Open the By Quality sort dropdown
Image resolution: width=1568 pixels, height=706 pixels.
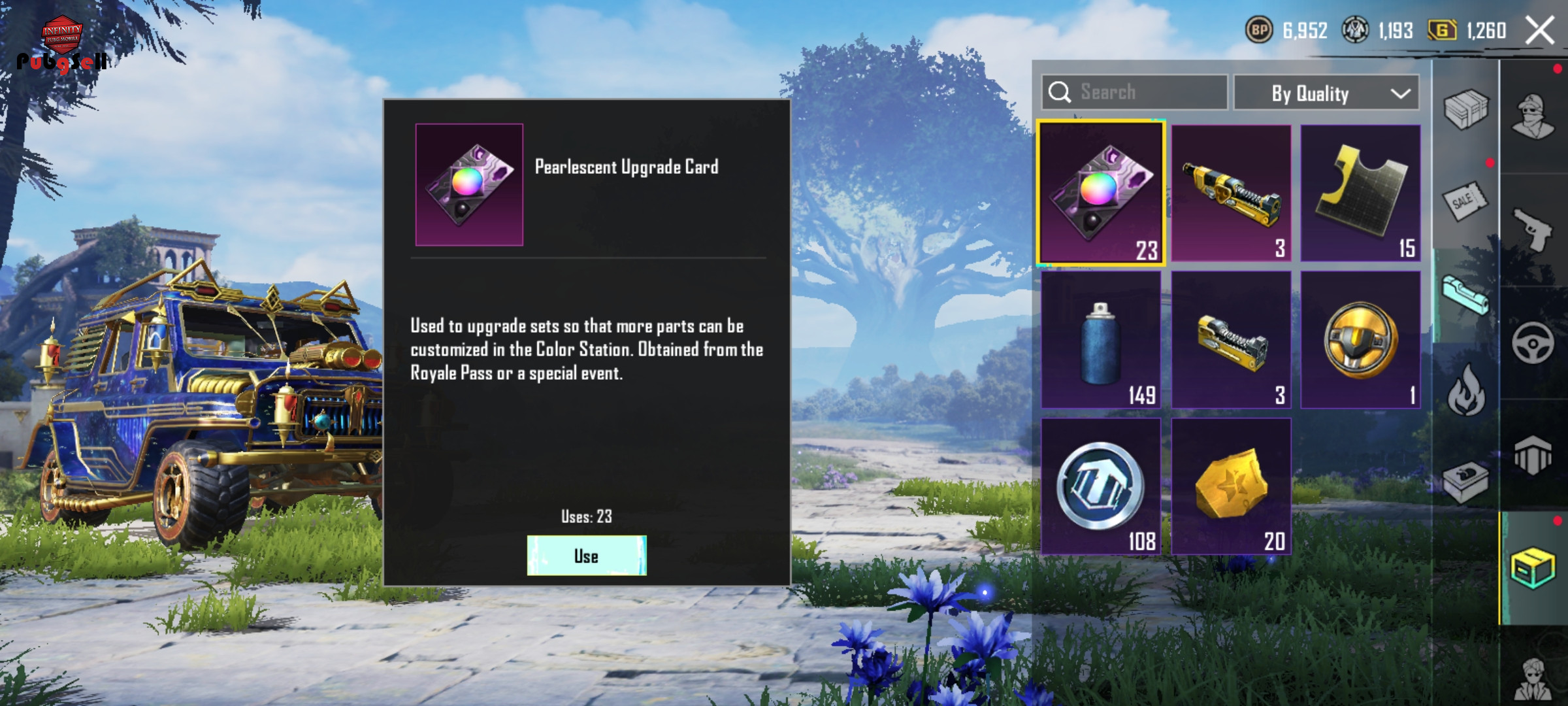tap(1326, 93)
